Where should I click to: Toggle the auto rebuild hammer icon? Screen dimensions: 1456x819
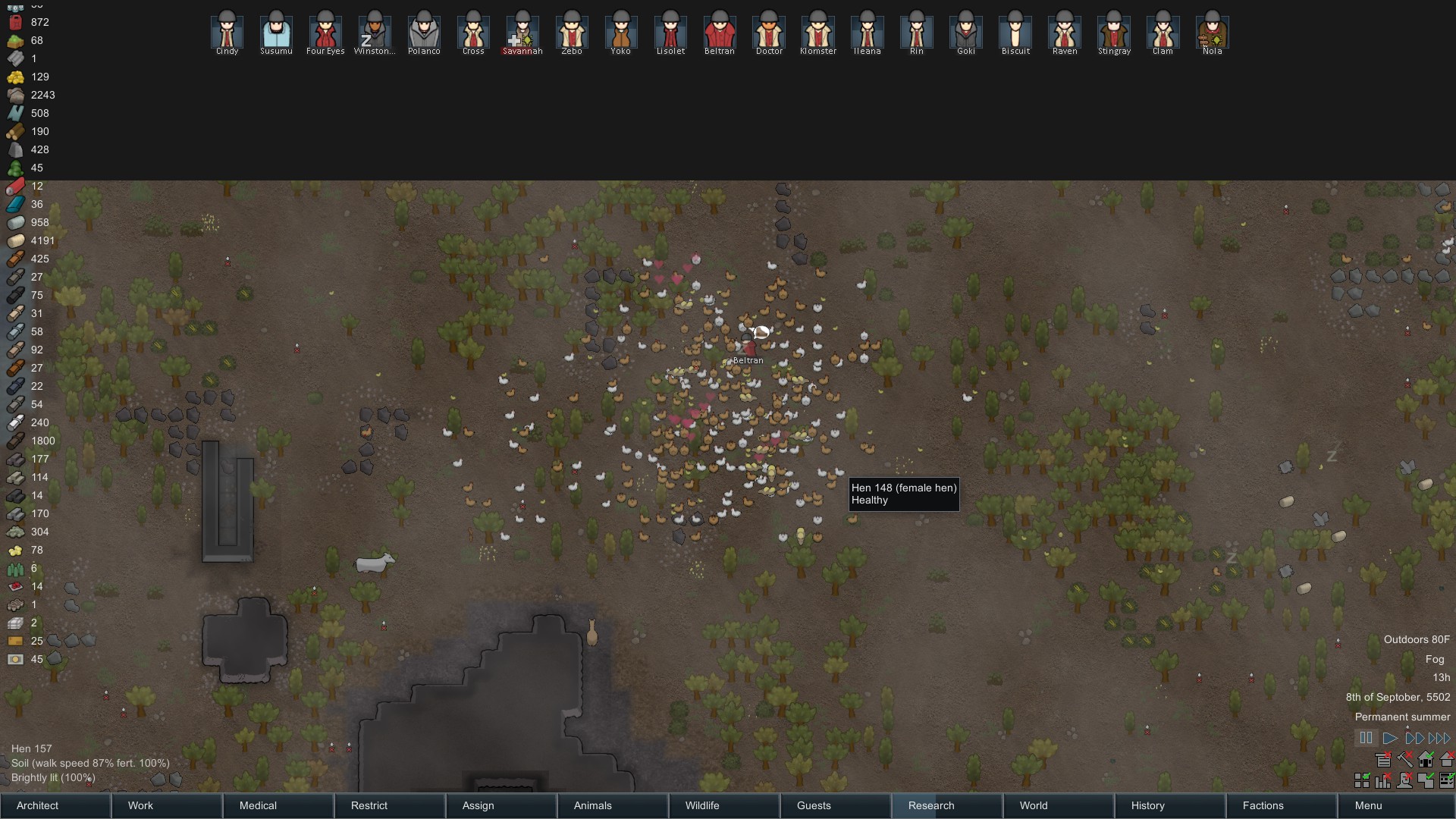1404,760
